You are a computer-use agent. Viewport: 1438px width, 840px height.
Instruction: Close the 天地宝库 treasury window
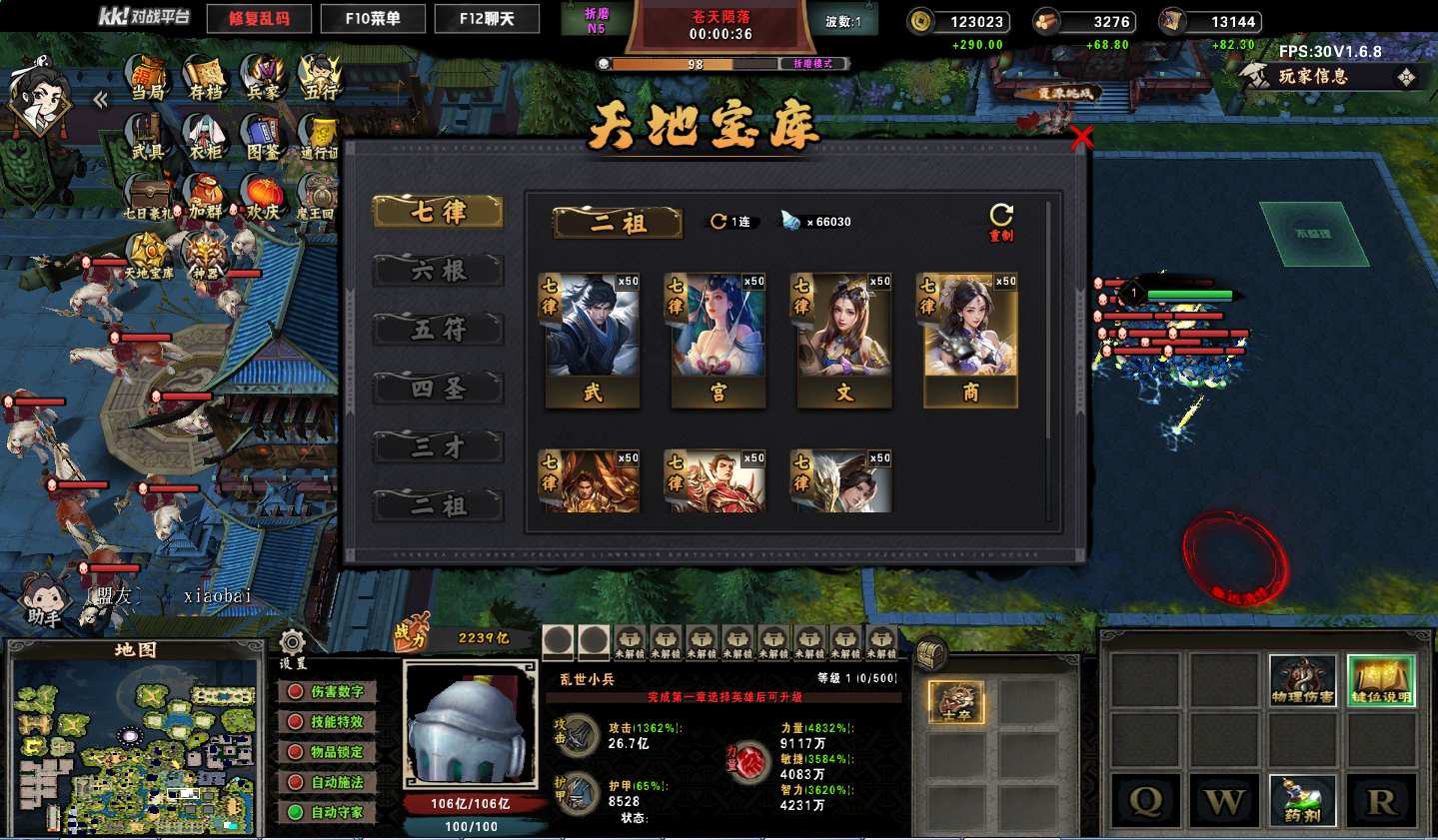tap(1080, 139)
